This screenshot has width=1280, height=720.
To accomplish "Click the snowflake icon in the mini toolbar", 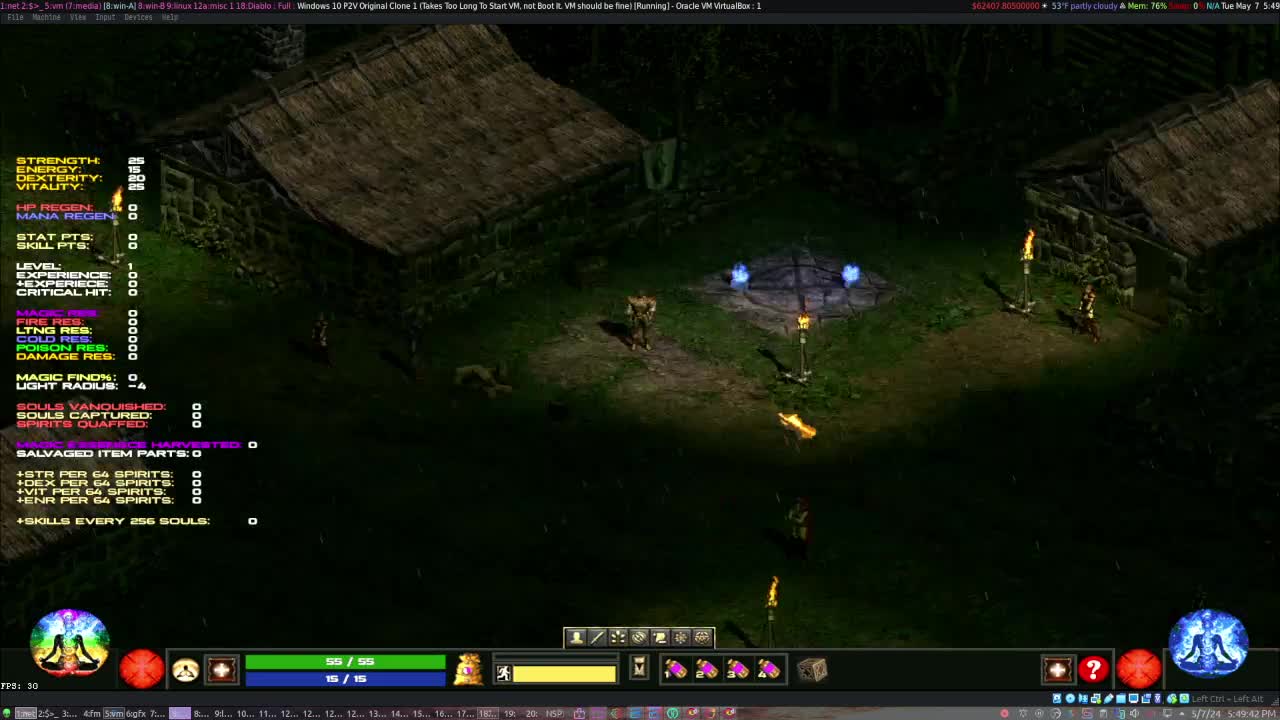I will point(680,637).
